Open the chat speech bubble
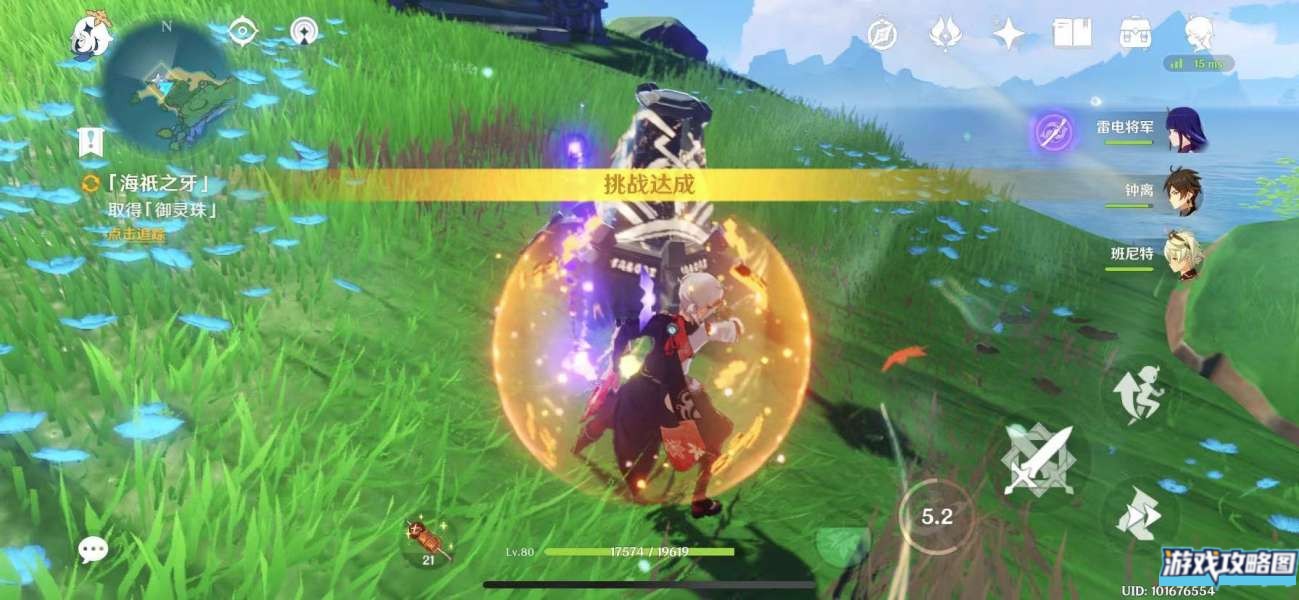 (x=94, y=548)
